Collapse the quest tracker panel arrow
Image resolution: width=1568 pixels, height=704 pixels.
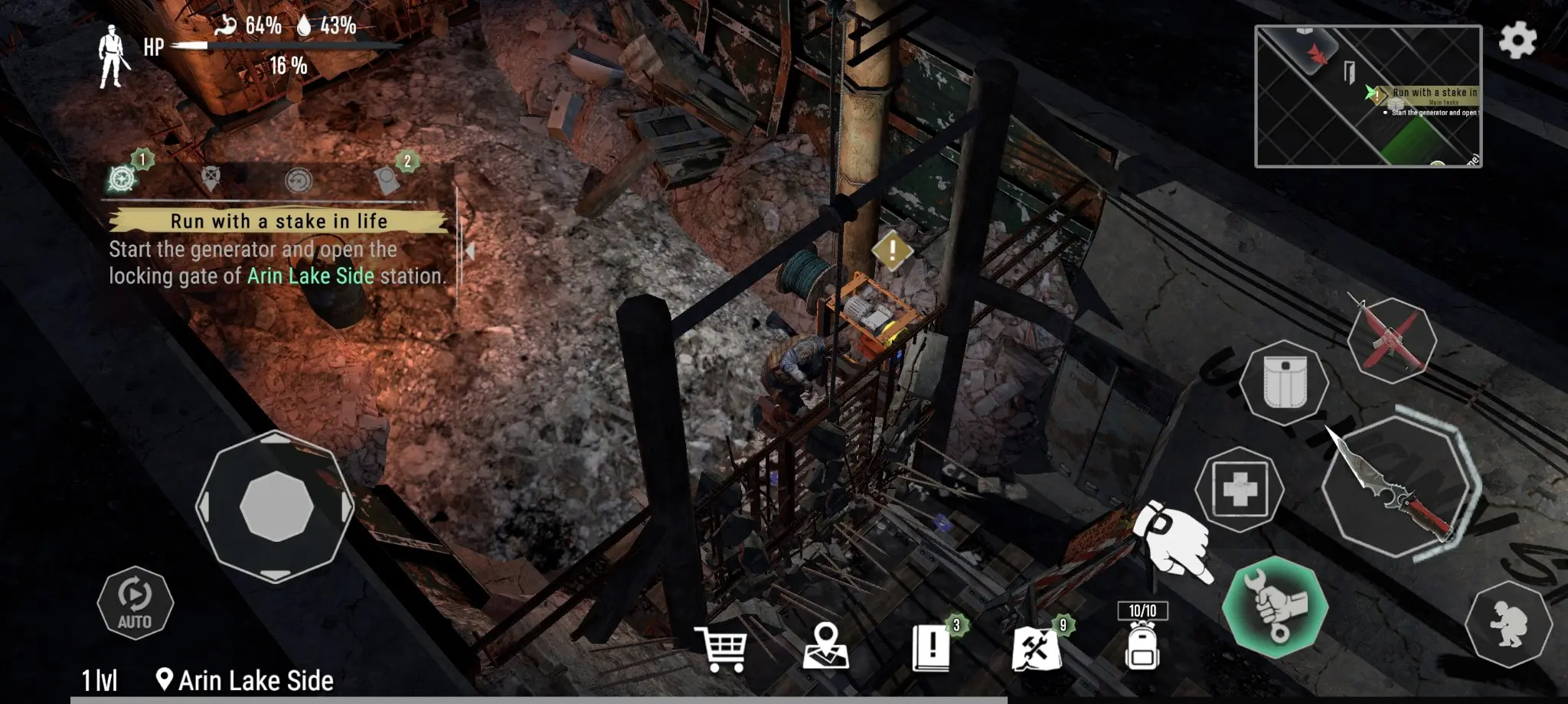coord(469,250)
